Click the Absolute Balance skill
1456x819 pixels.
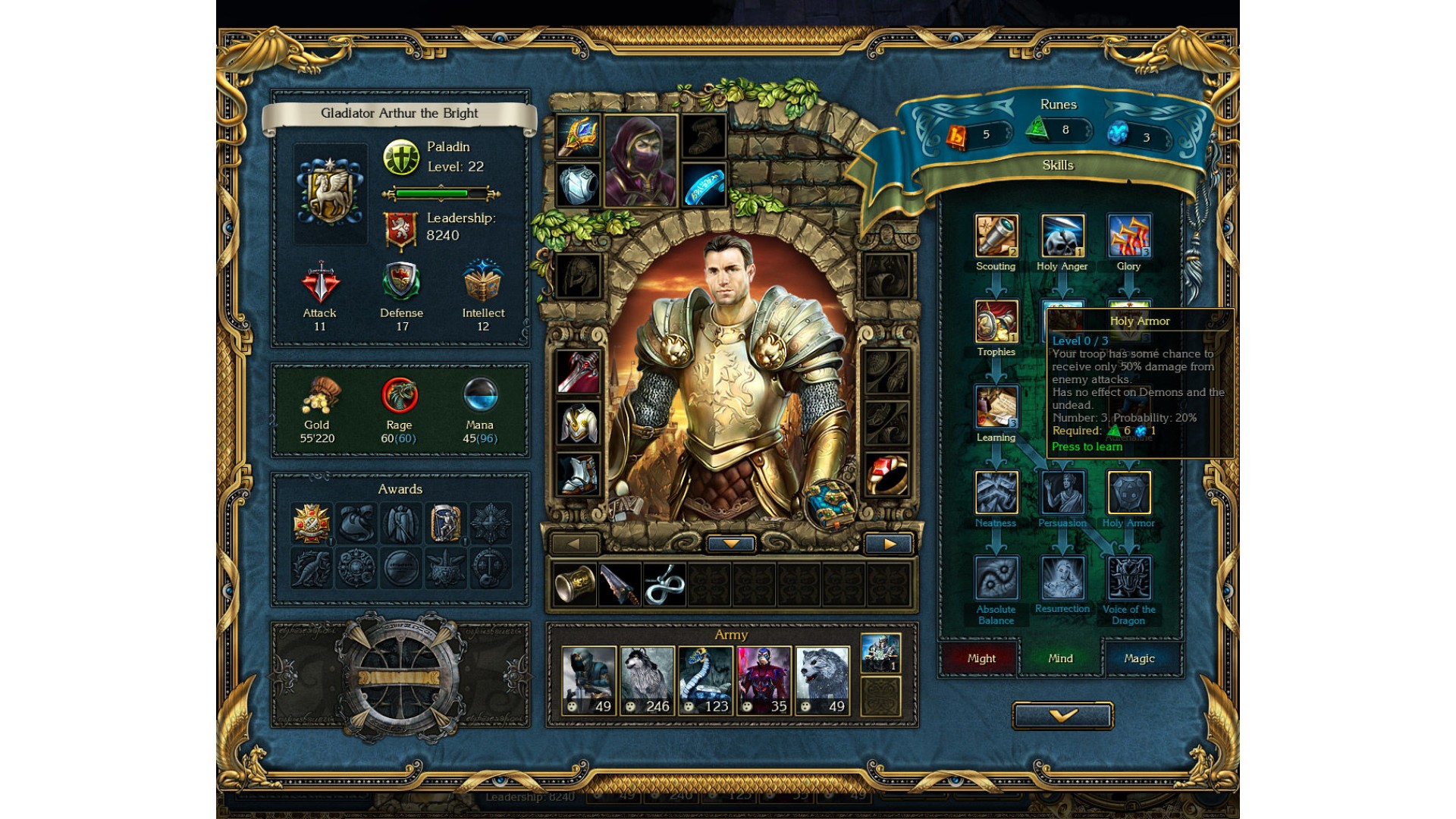[996, 578]
